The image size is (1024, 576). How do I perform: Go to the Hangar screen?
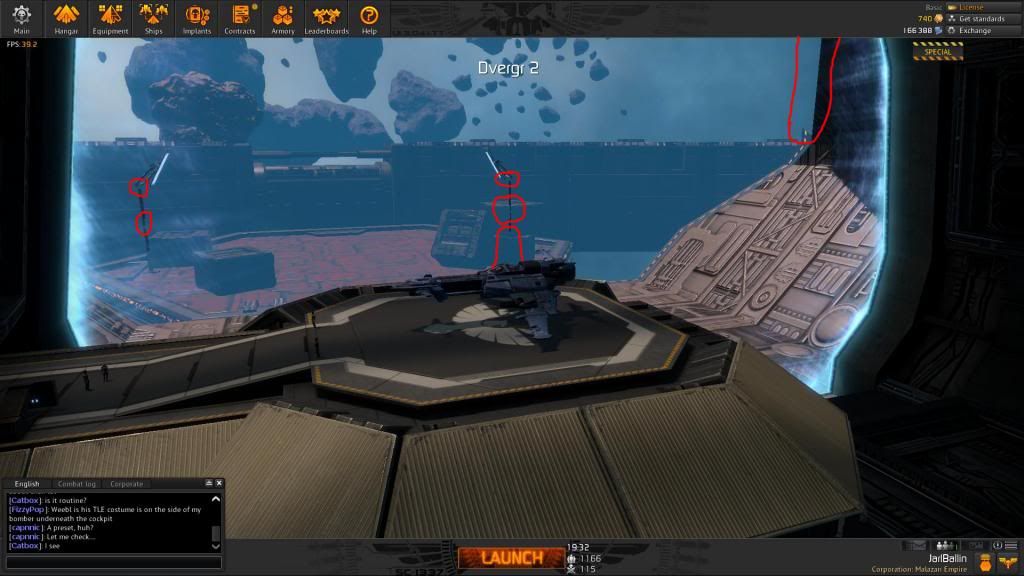click(x=66, y=18)
